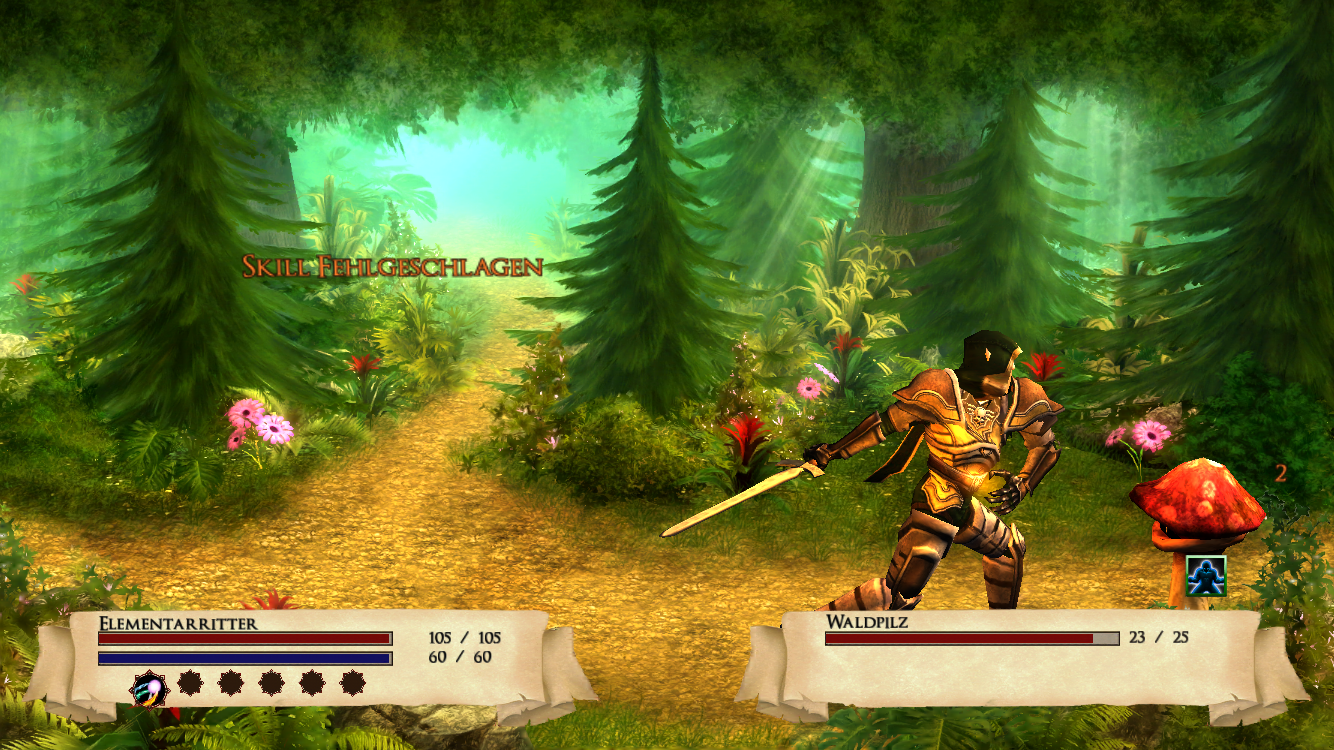Activate the colorful swirling orb skill

point(150,686)
